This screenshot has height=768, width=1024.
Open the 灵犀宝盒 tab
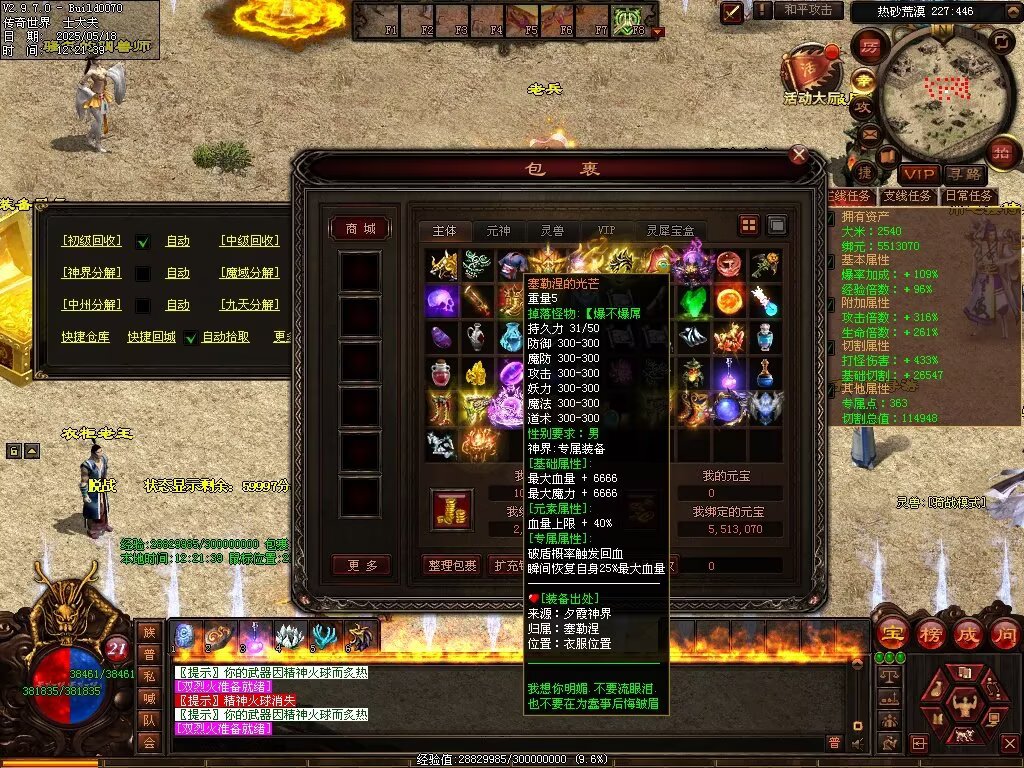click(669, 231)
